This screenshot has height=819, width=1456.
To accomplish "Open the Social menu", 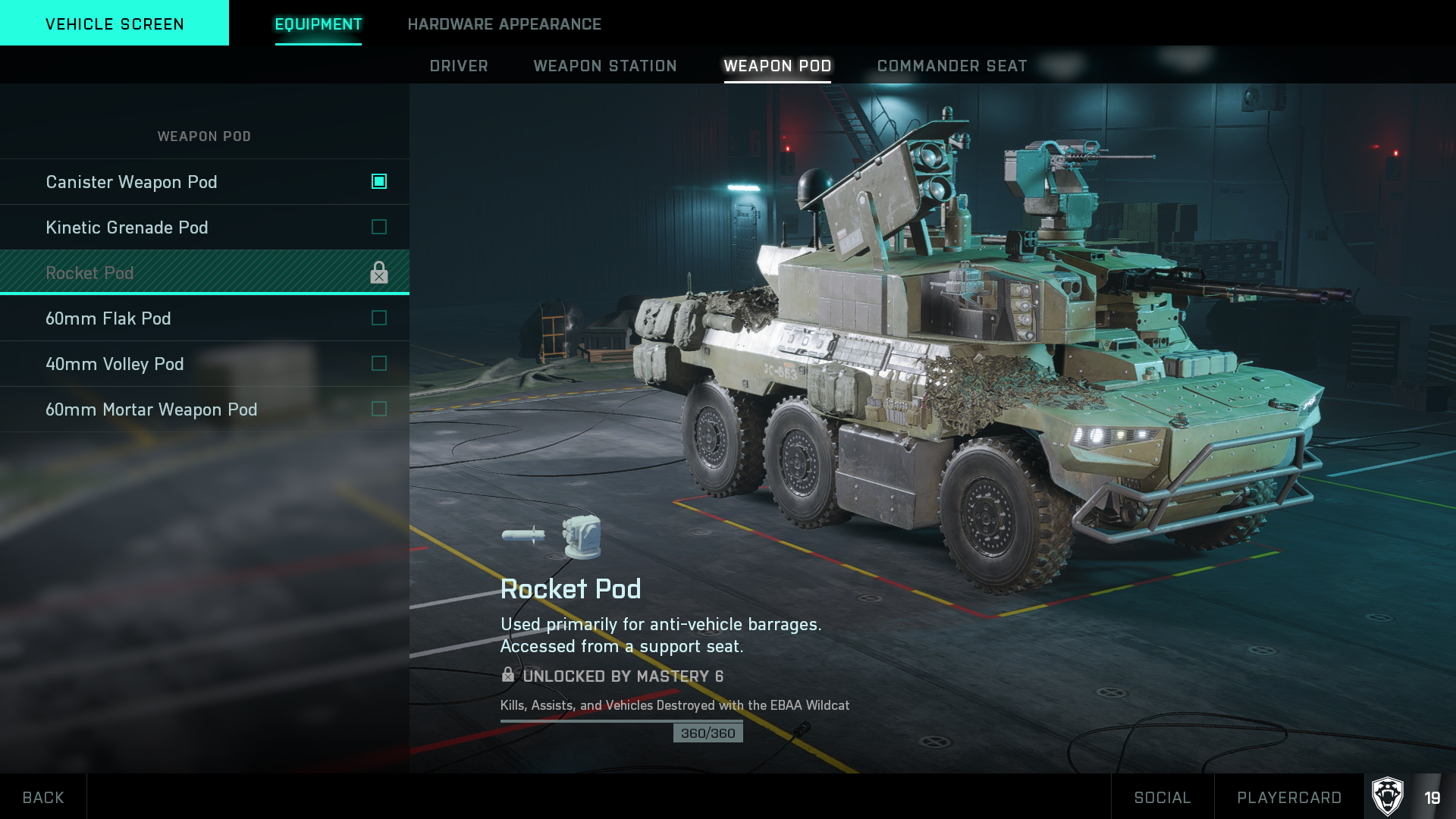I will pyautogui.click(x=1163, y=797).
